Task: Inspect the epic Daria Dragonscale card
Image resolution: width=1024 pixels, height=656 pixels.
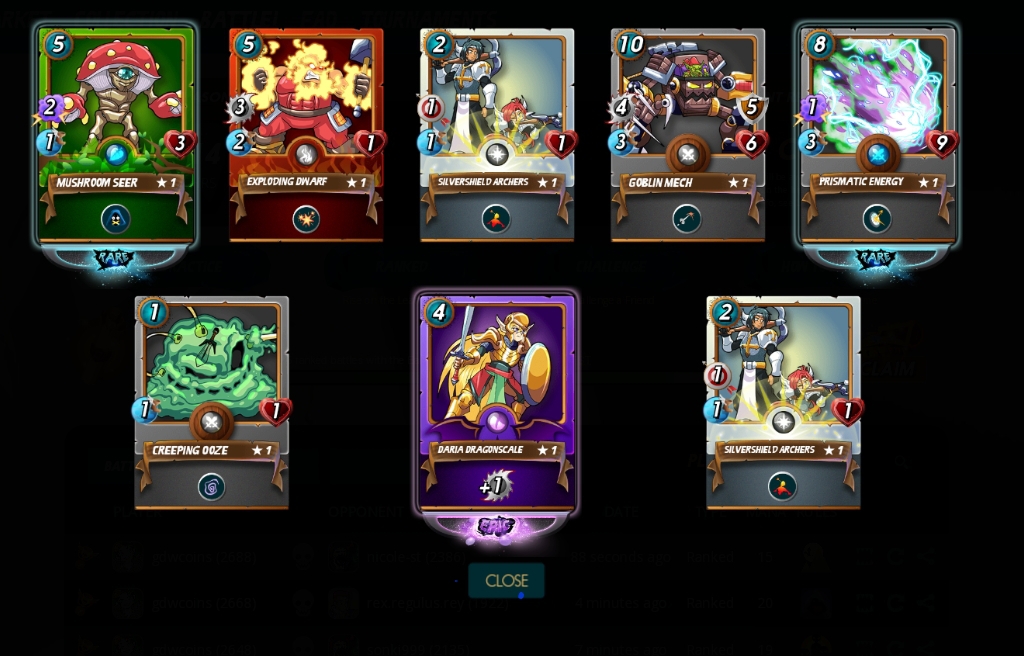Action: pyautogui.click(x=497, y=402)
